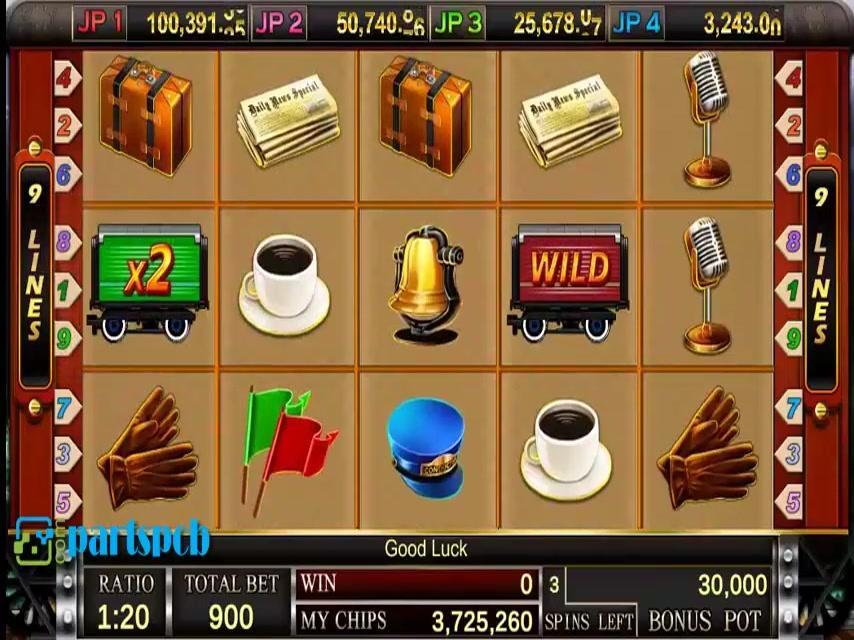Select the TOTAL BET panel
The height and width of the screenshot is (640, 854).
pos(231,600)
